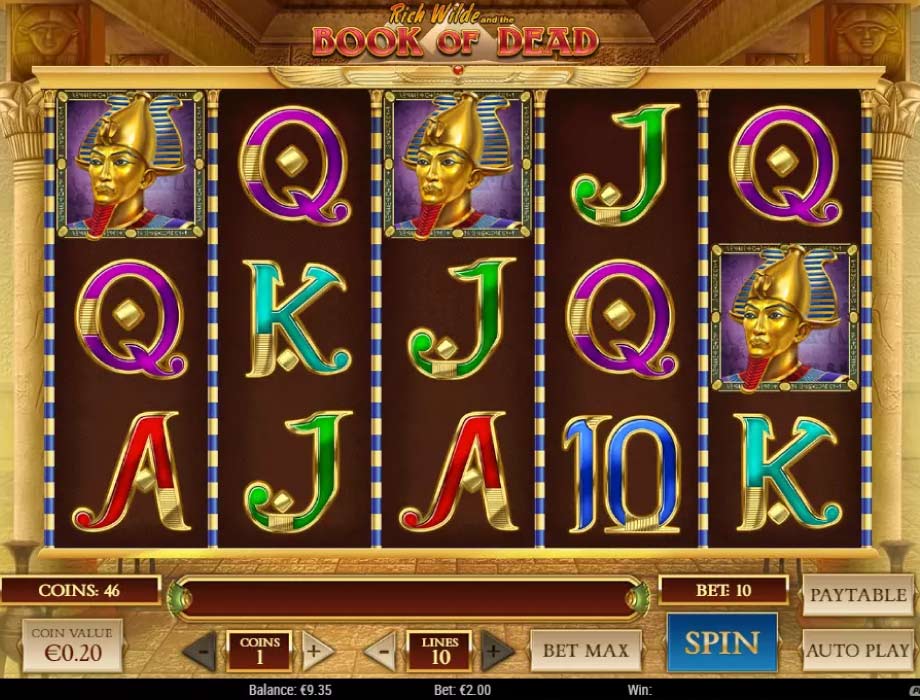Start Auto Play mode
This screenshot has width=920, height=700.
857,650
